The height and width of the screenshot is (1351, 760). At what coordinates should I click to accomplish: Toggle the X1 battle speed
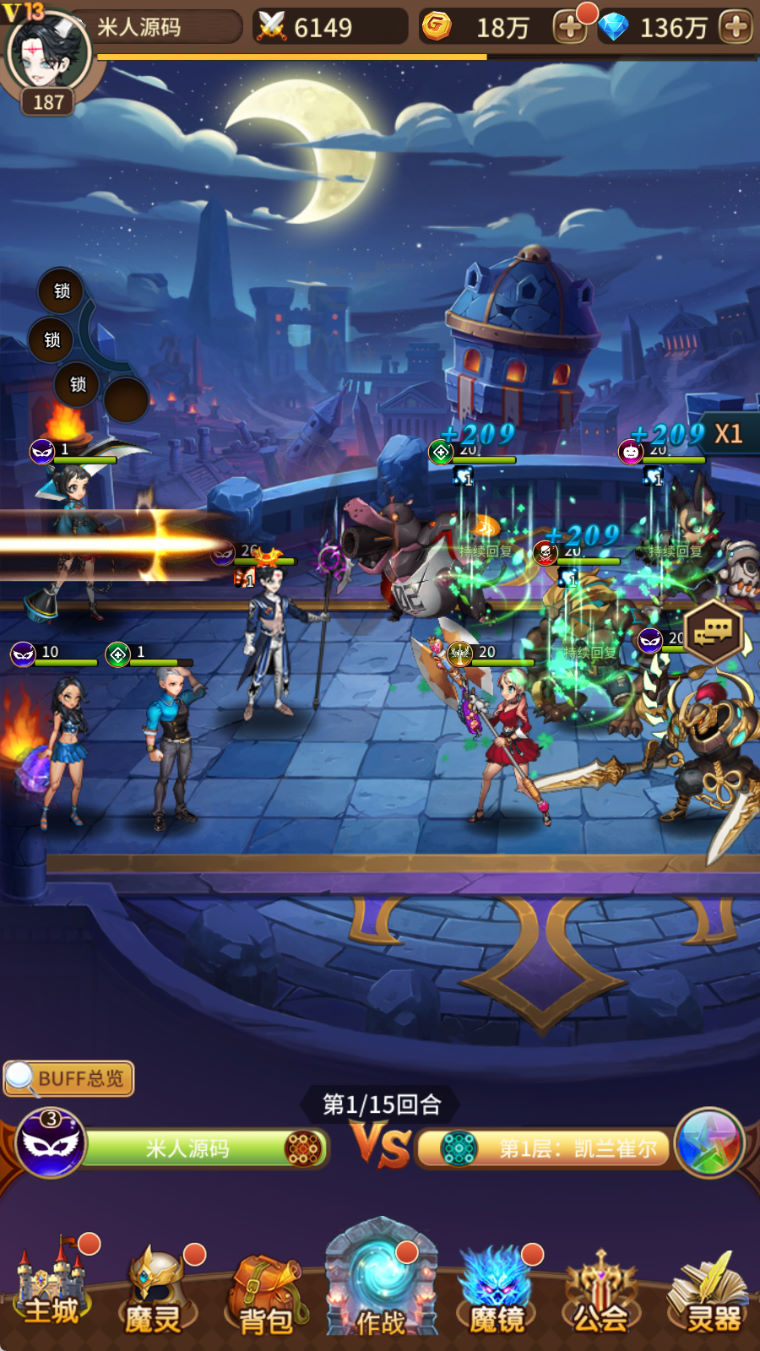[x=729, y=434]
